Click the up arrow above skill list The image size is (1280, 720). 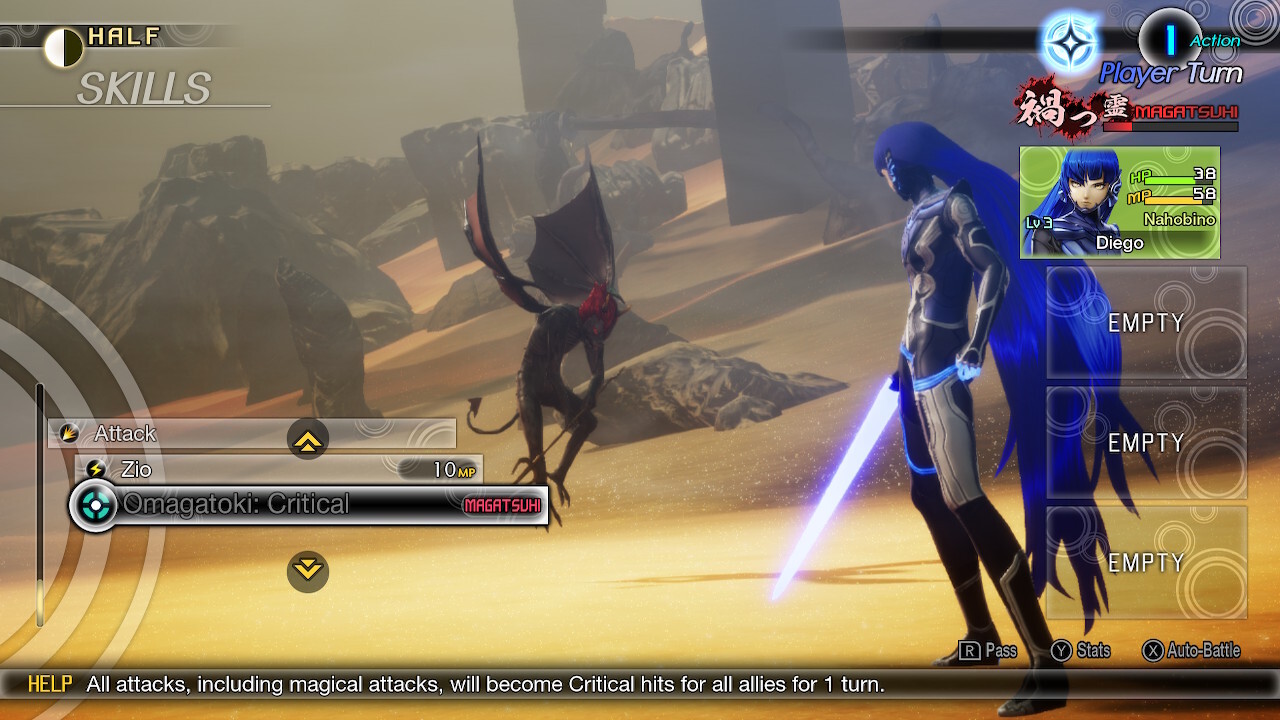point(308,439)
